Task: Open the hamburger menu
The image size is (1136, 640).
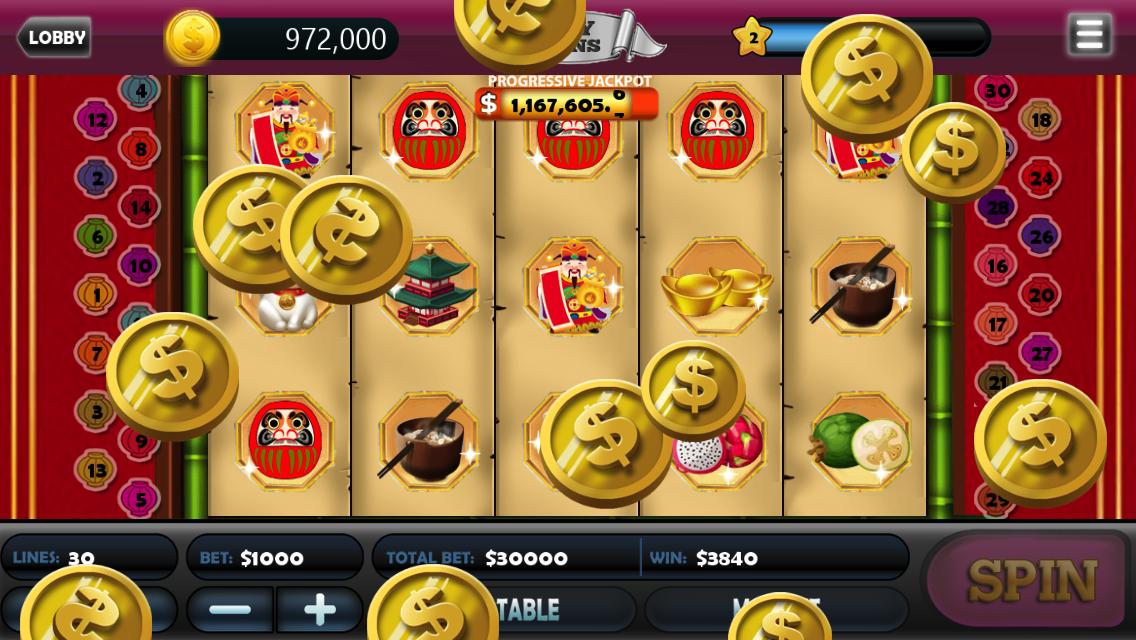Action: [1089, 35]
